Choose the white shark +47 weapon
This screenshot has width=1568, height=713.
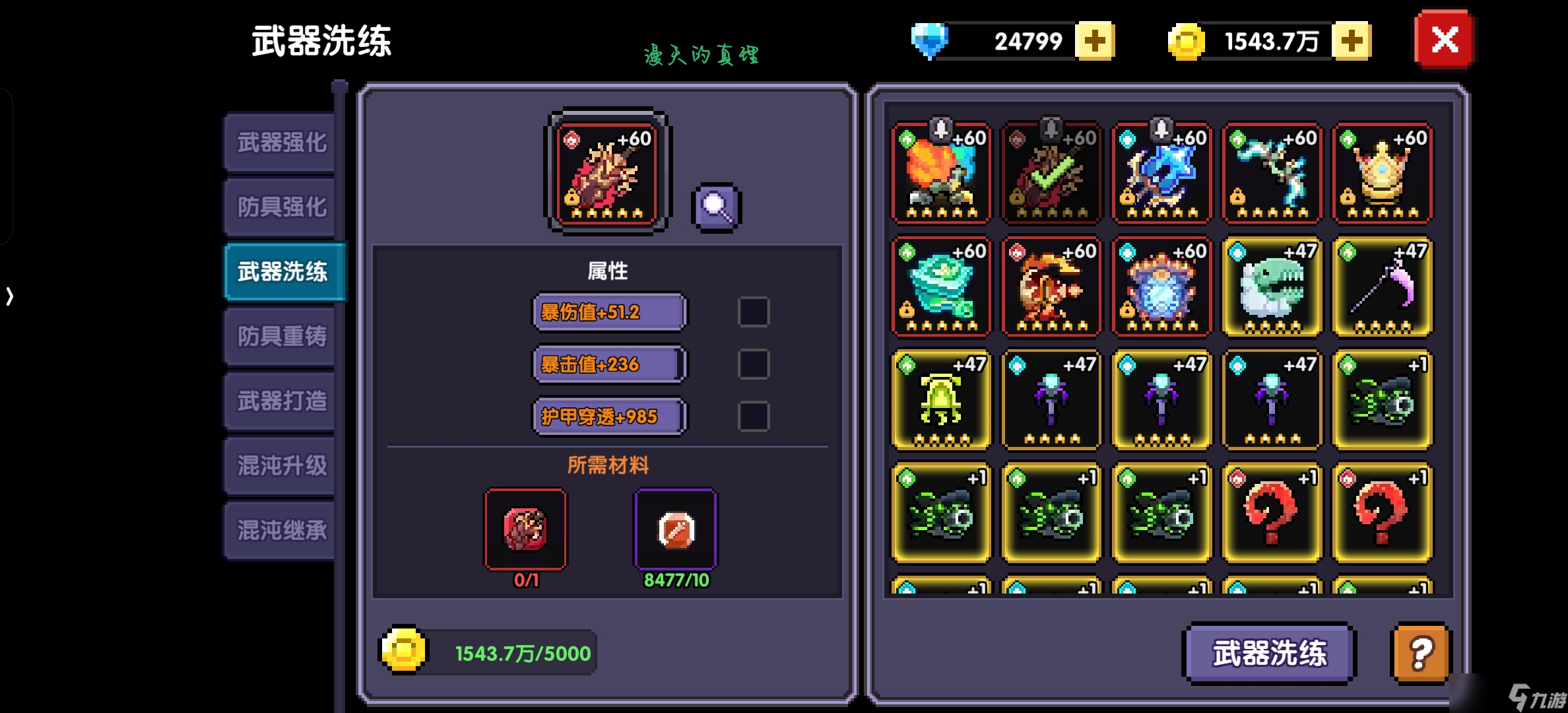1272,287
